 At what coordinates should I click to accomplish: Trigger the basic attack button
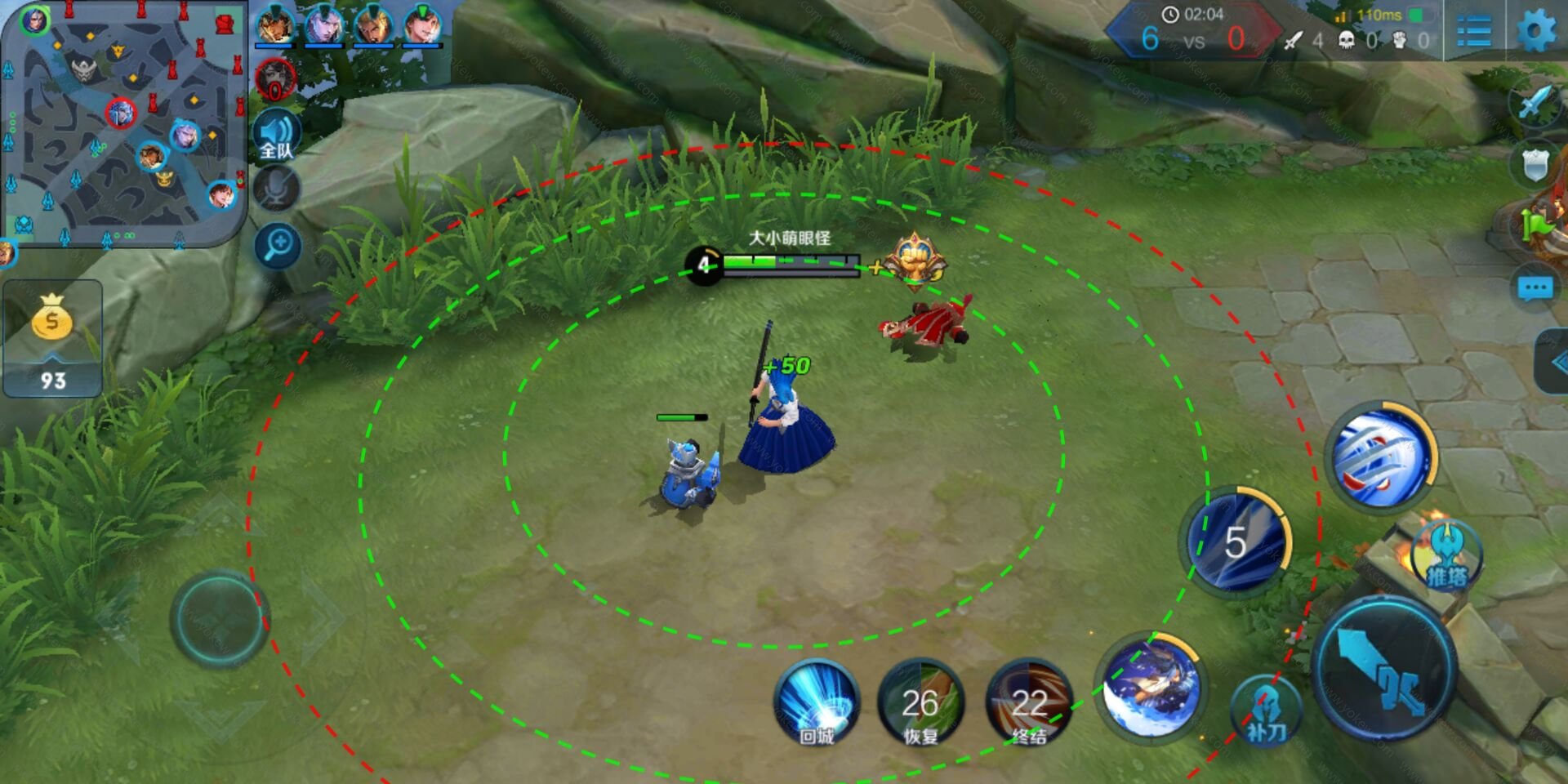click(1385, 668)
